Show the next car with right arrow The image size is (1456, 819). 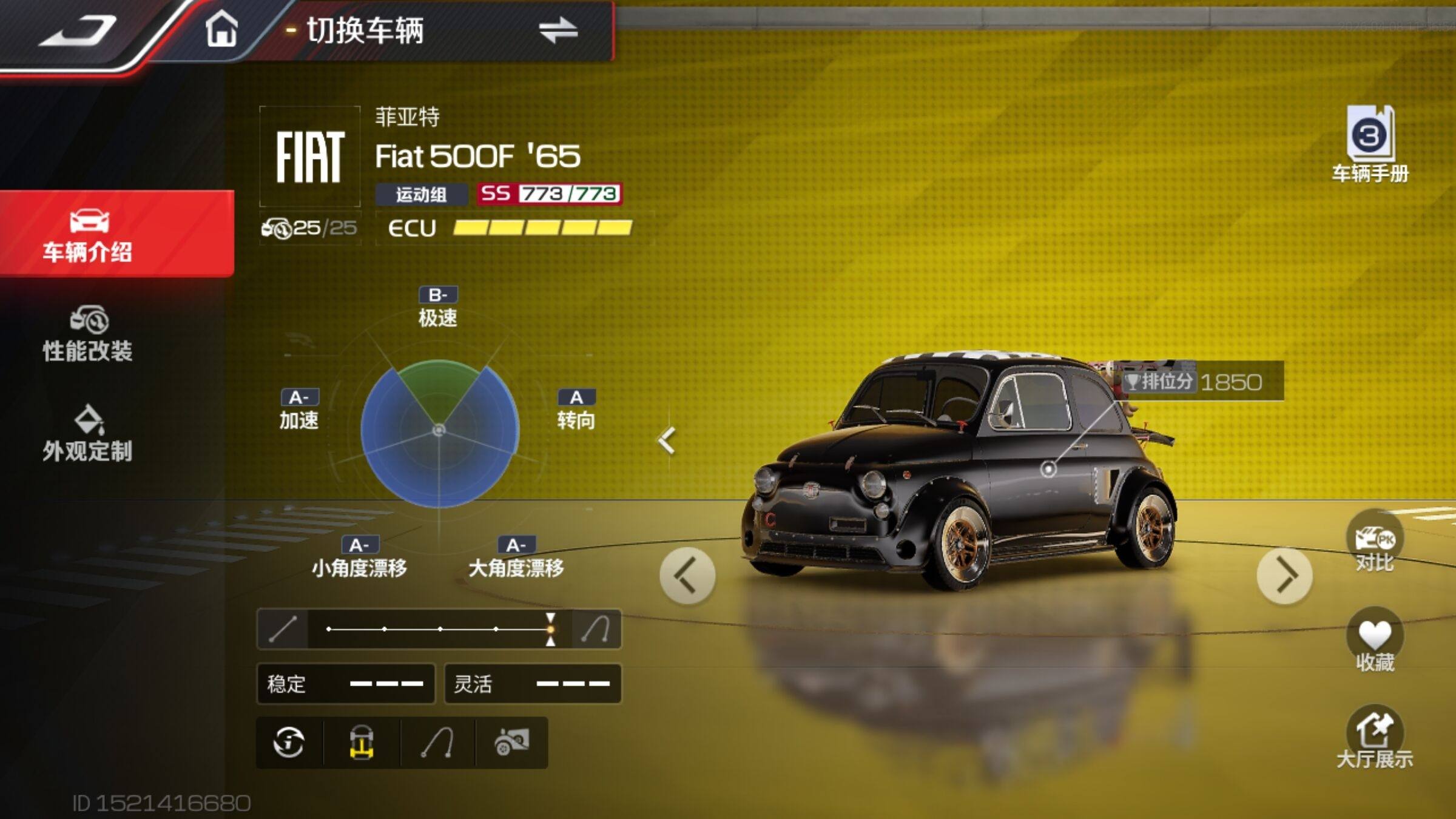coord(1285,576)
